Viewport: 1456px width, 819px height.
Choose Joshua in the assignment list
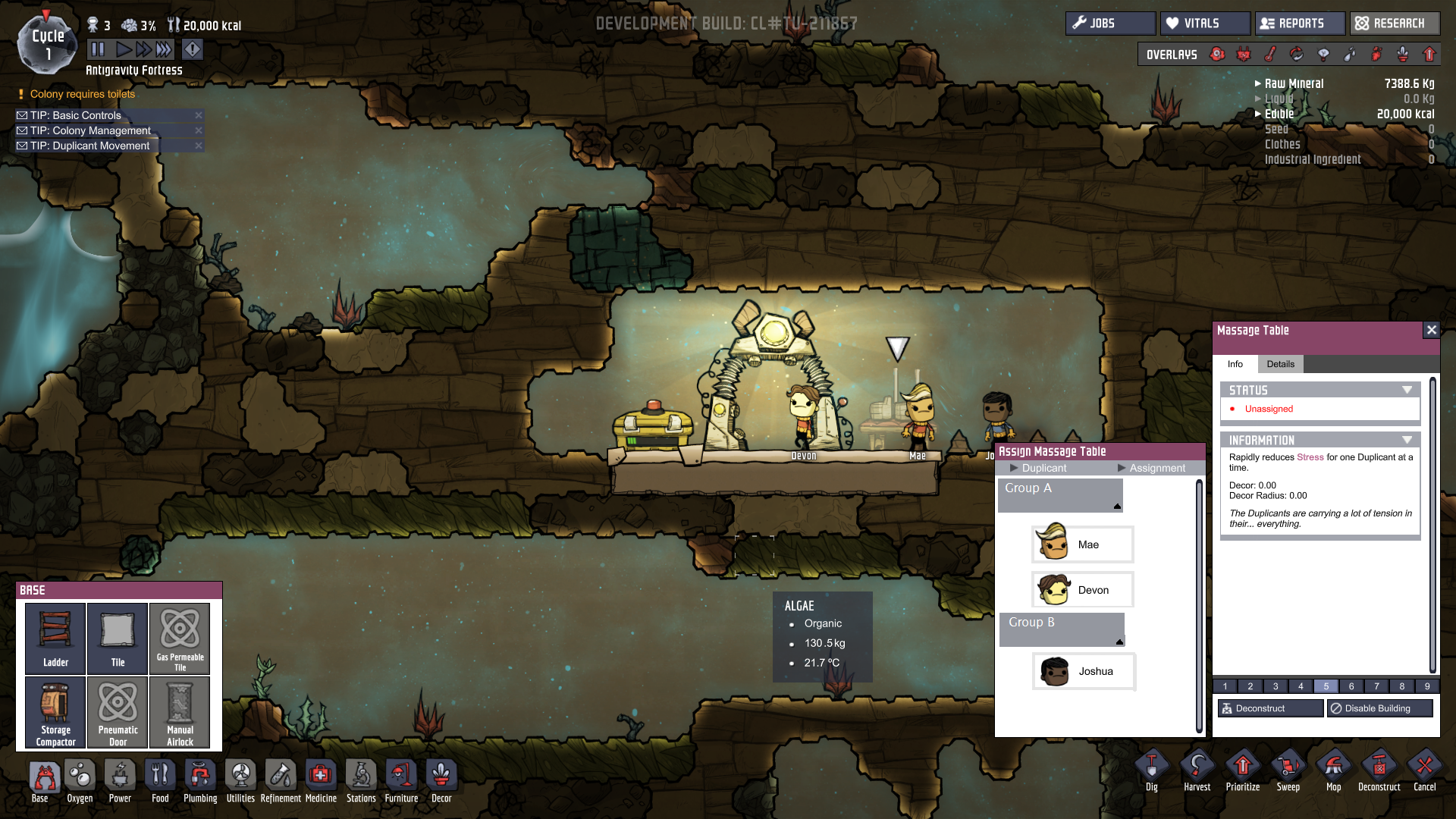tap(1084, 671)
